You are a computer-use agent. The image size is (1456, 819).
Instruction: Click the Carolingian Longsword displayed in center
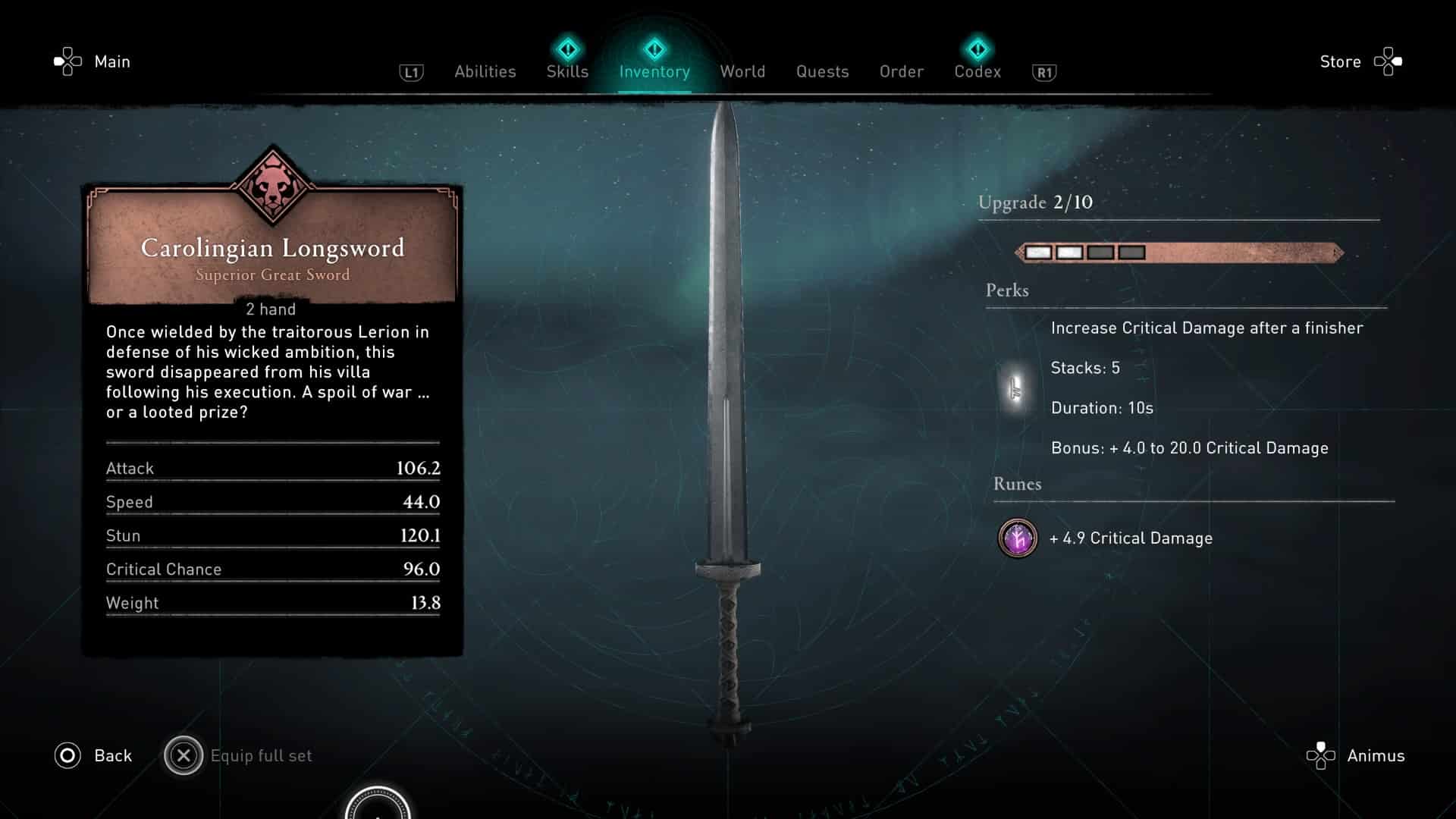click(x=726, y=417)
